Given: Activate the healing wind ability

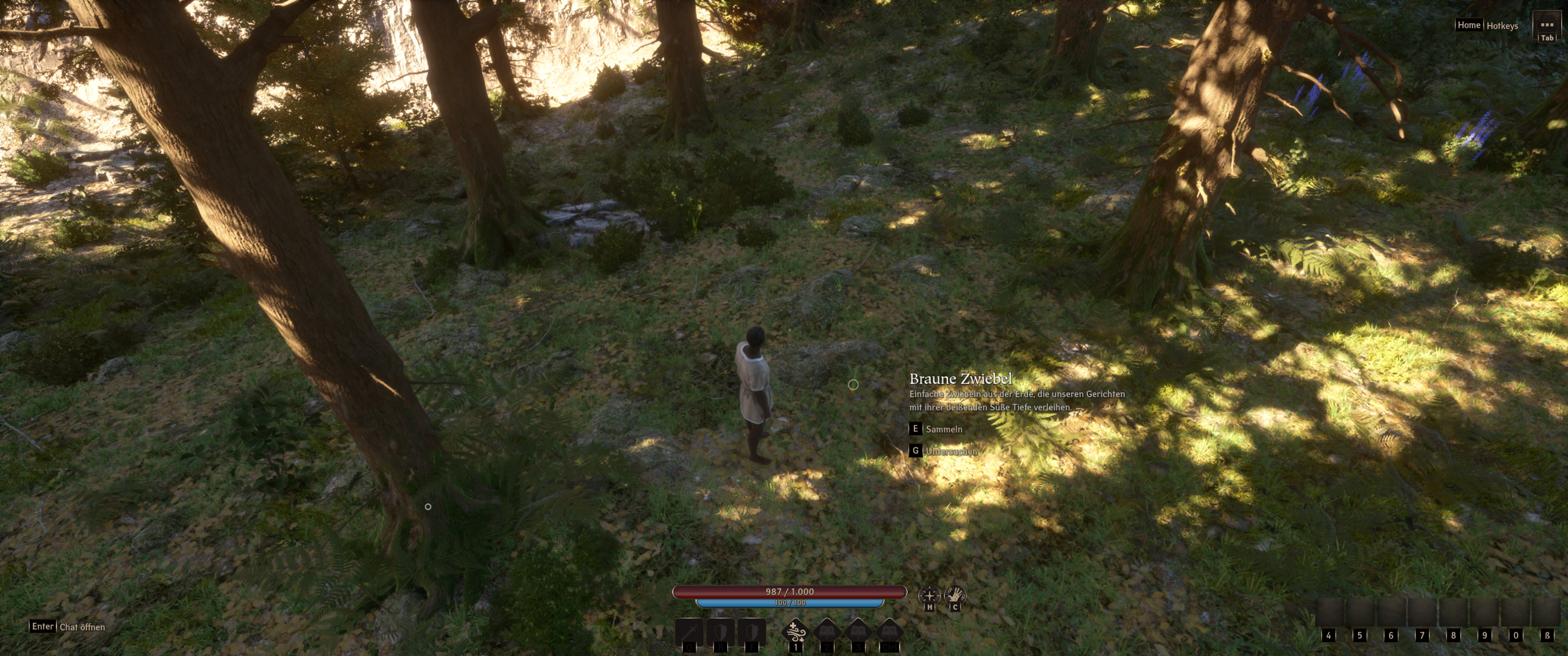Looking at the screenshot, I should click(795, 632).
